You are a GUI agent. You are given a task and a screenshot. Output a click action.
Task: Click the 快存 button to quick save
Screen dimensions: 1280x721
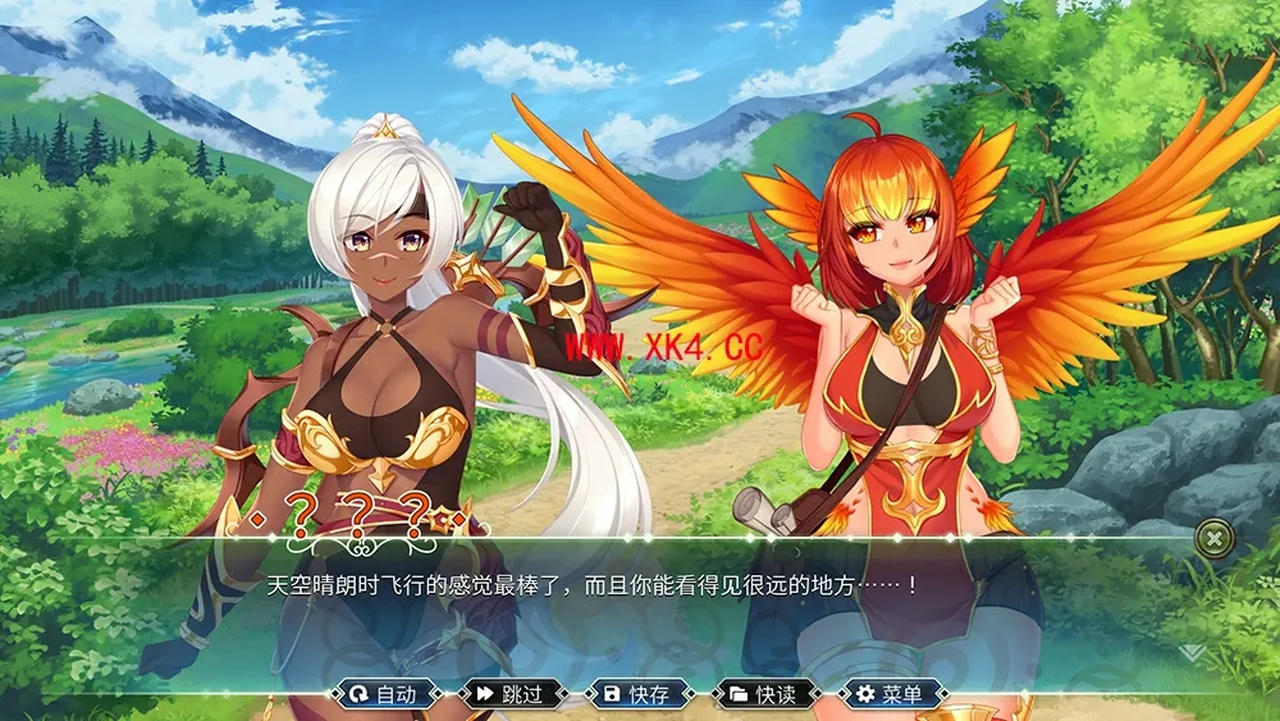[x=650, y=695]
